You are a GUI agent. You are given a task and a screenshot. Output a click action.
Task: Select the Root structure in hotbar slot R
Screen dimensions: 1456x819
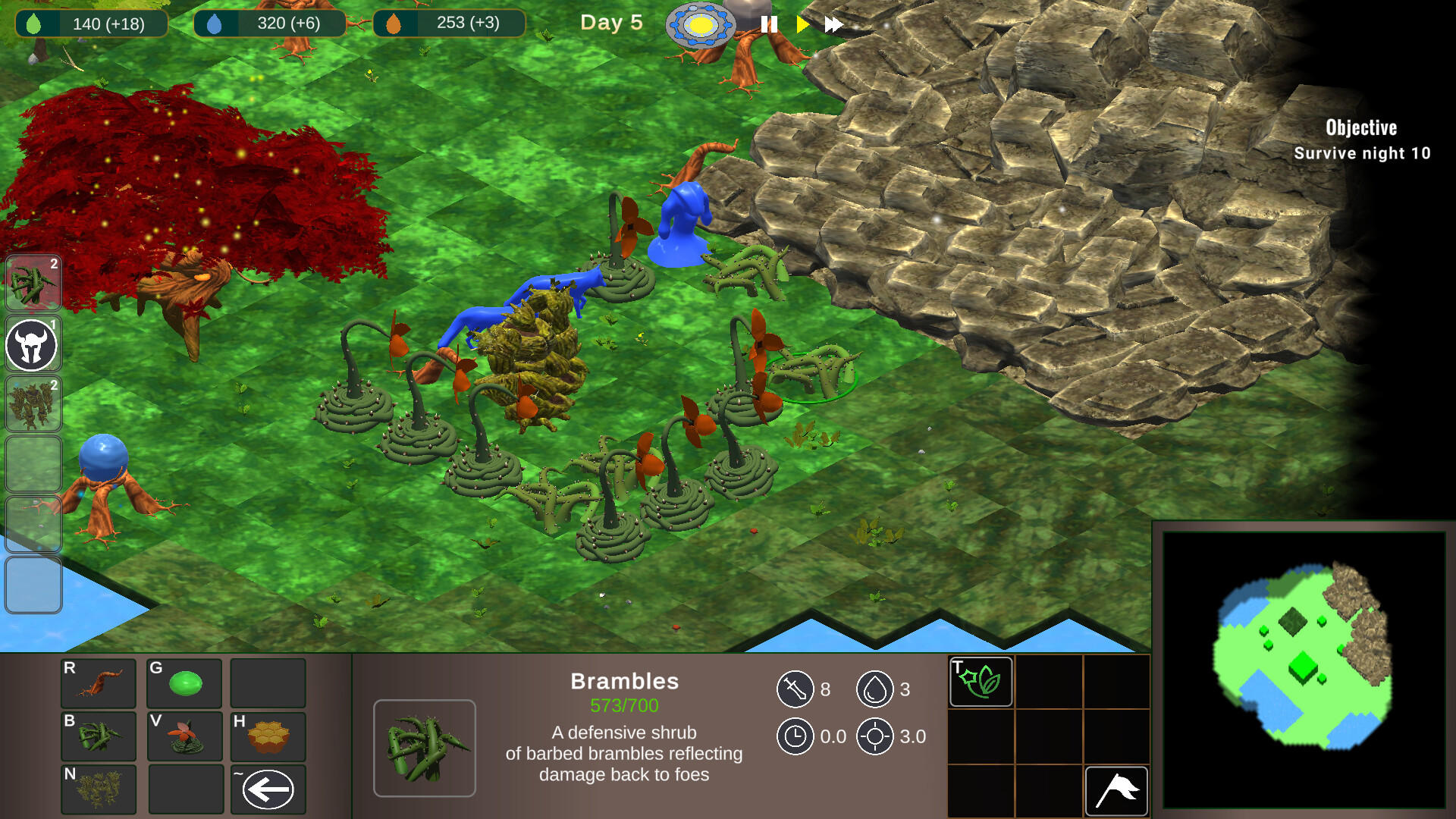tap(98, 682)
